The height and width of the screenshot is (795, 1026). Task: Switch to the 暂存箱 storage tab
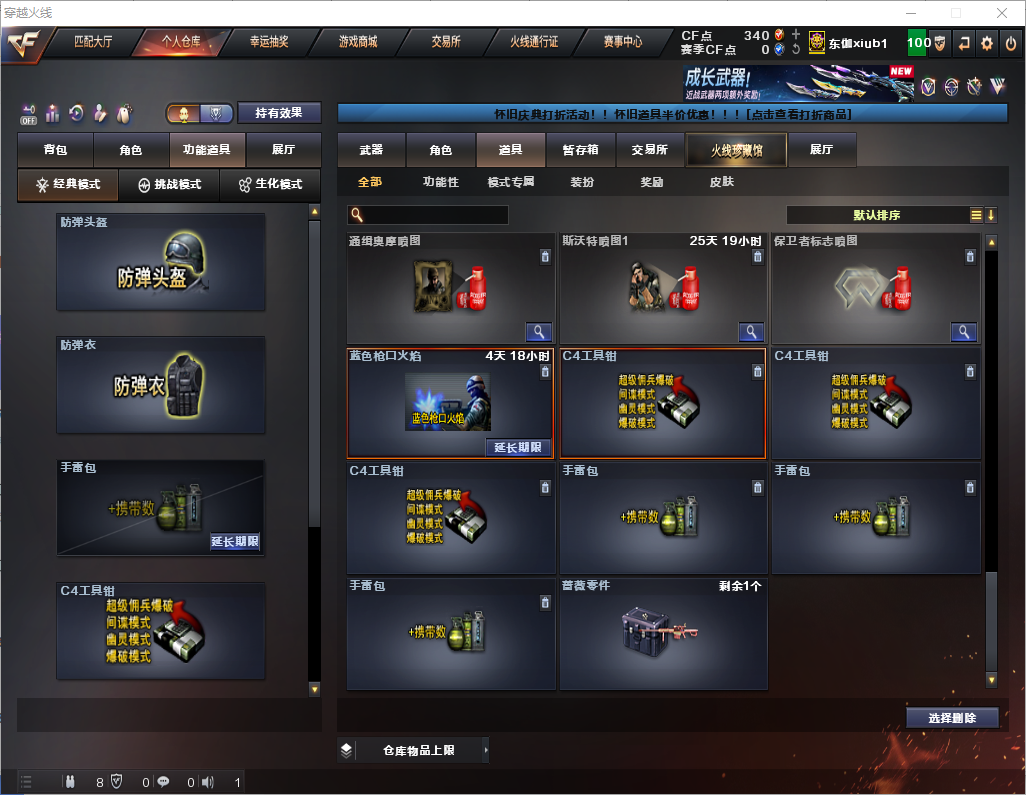click(580, 150)
